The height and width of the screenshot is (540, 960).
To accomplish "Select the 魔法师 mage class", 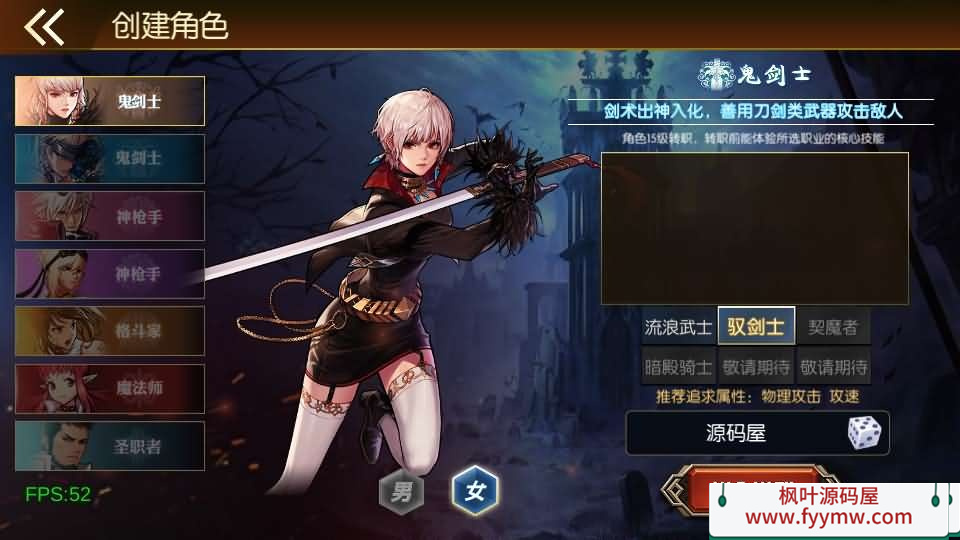I will 110,389.
